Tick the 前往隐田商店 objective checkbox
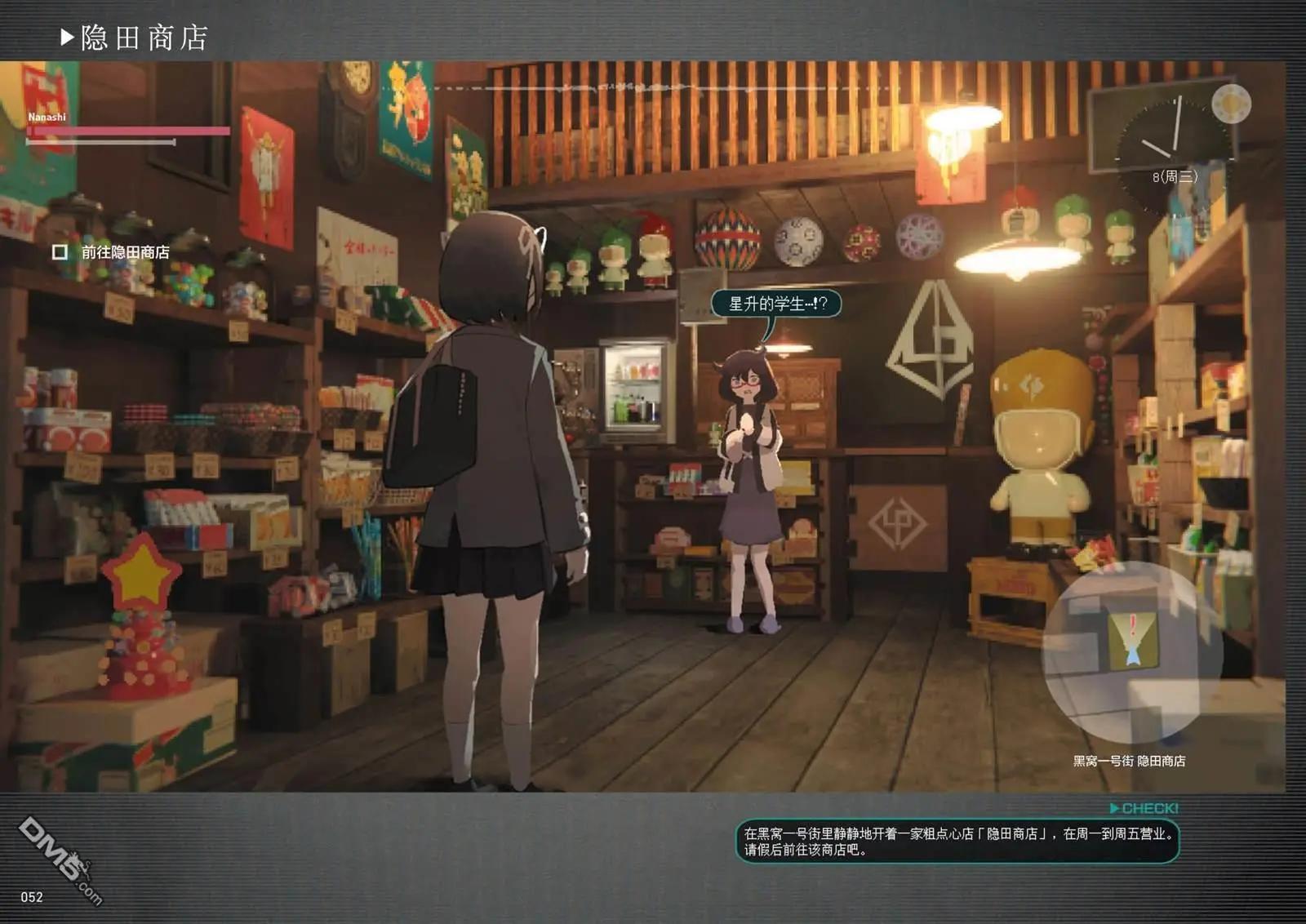Screen dimensions: 1306x924 click(60, 252)
